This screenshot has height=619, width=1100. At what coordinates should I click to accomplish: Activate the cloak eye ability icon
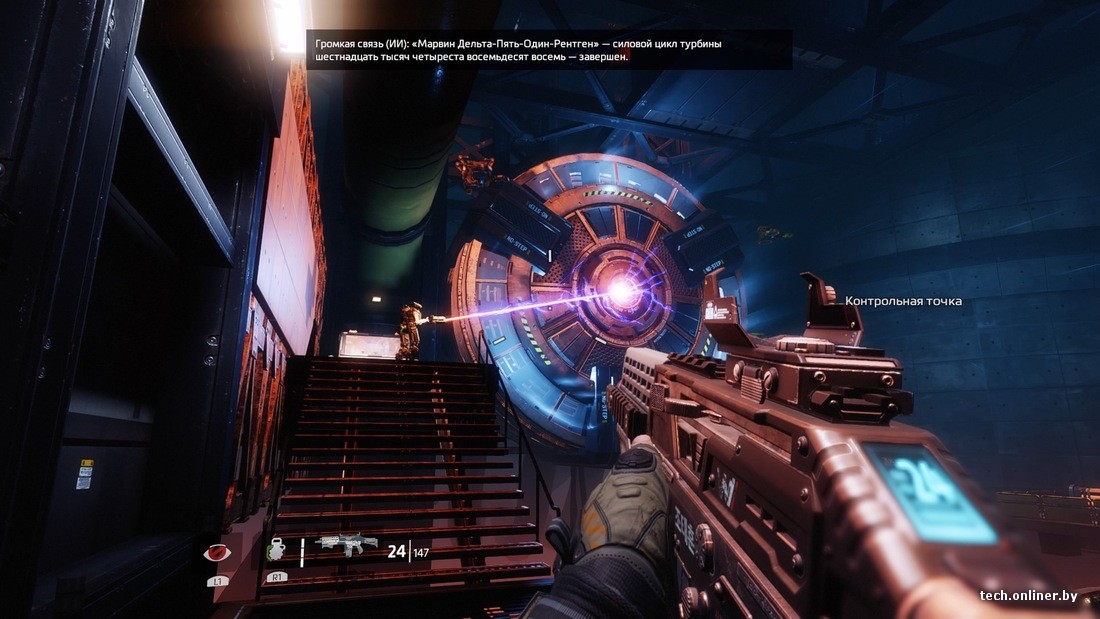click(215, 552)
